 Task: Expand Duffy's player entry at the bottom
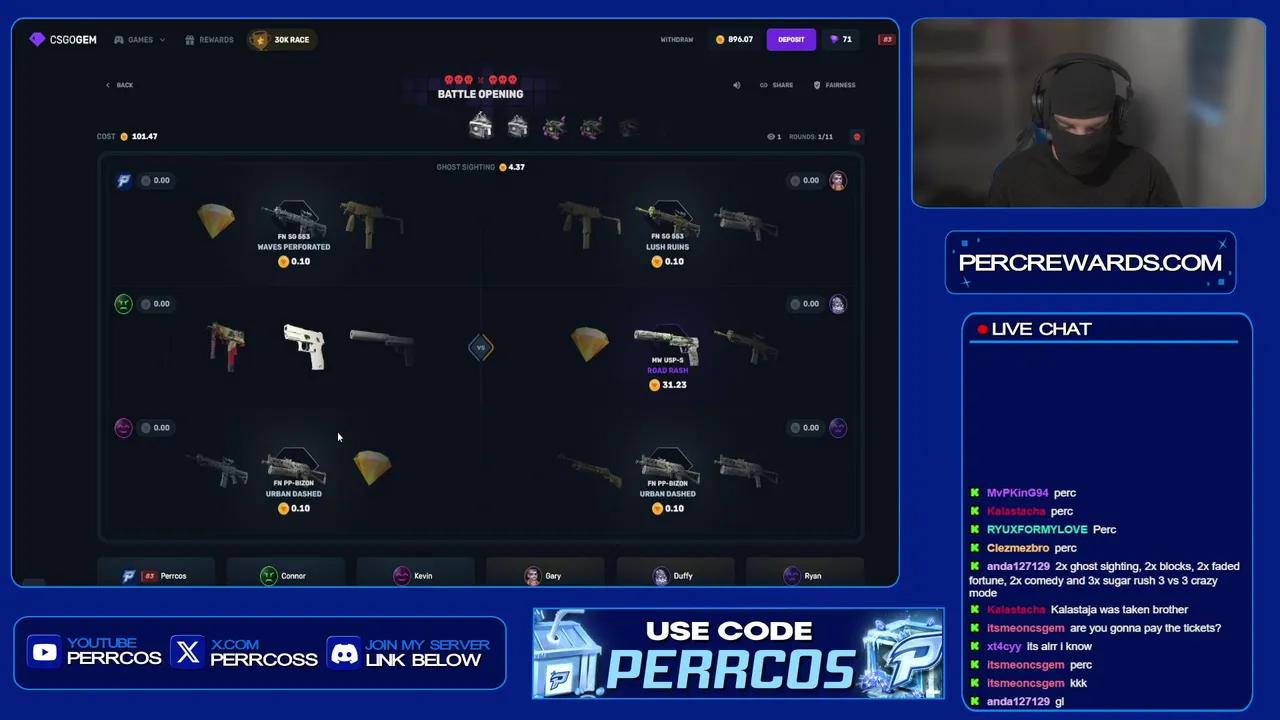pyautogui.click(x=676, y=576)
